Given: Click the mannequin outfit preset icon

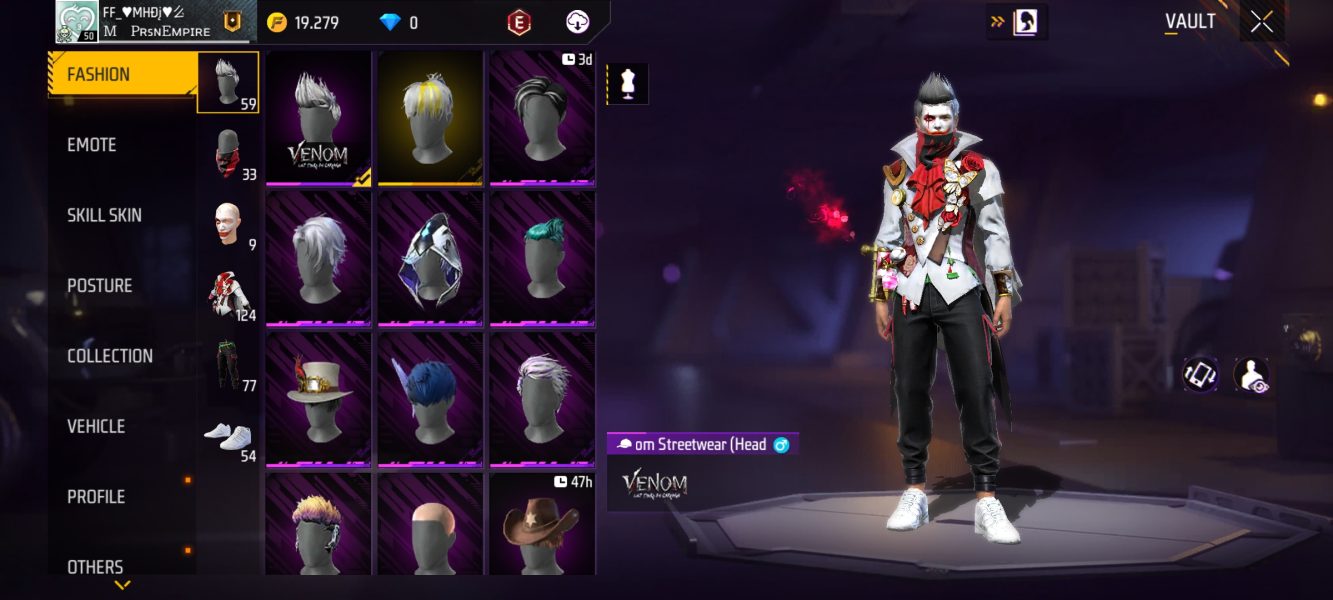Looking at the screenshot, I should point(628,84).
